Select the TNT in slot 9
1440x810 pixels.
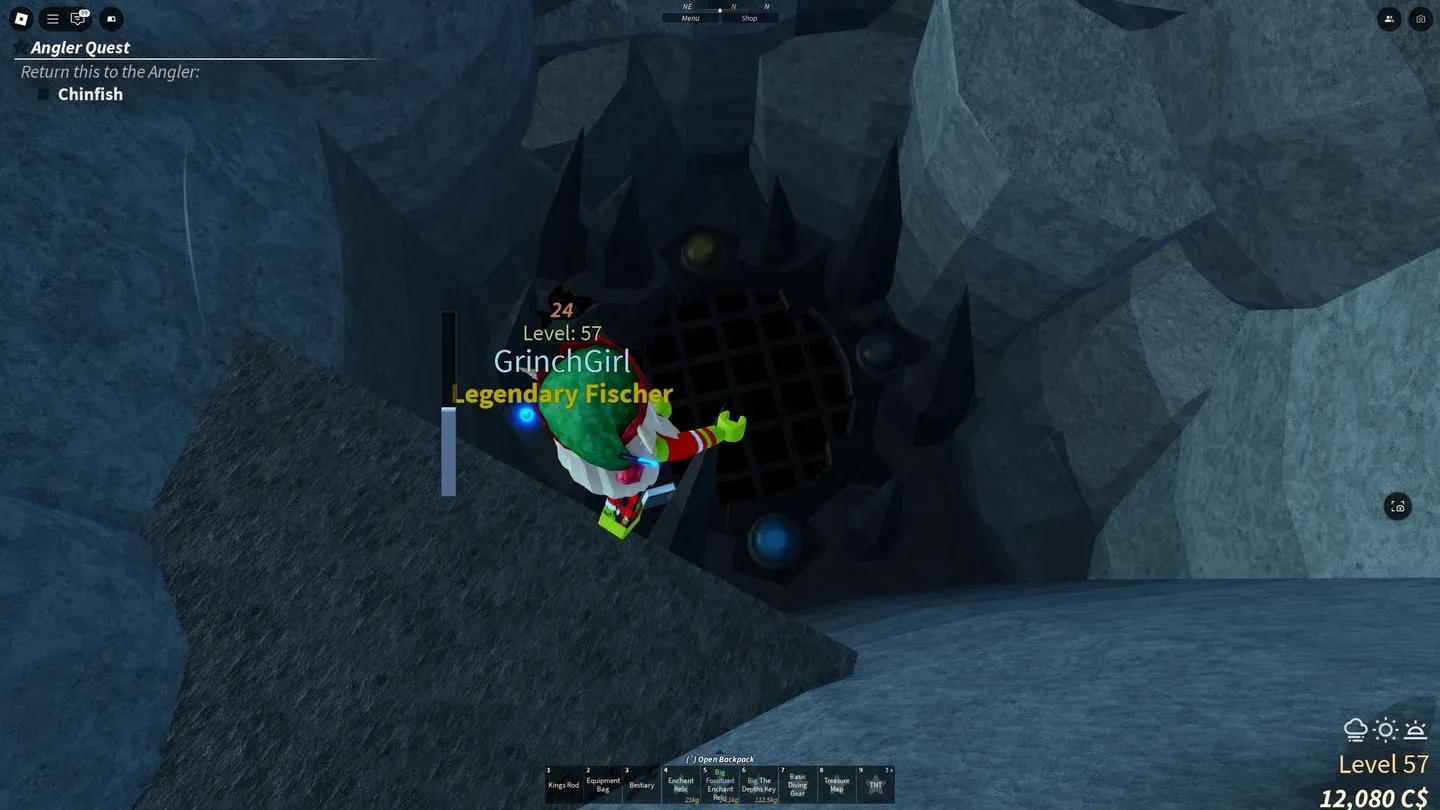point(875,785)
